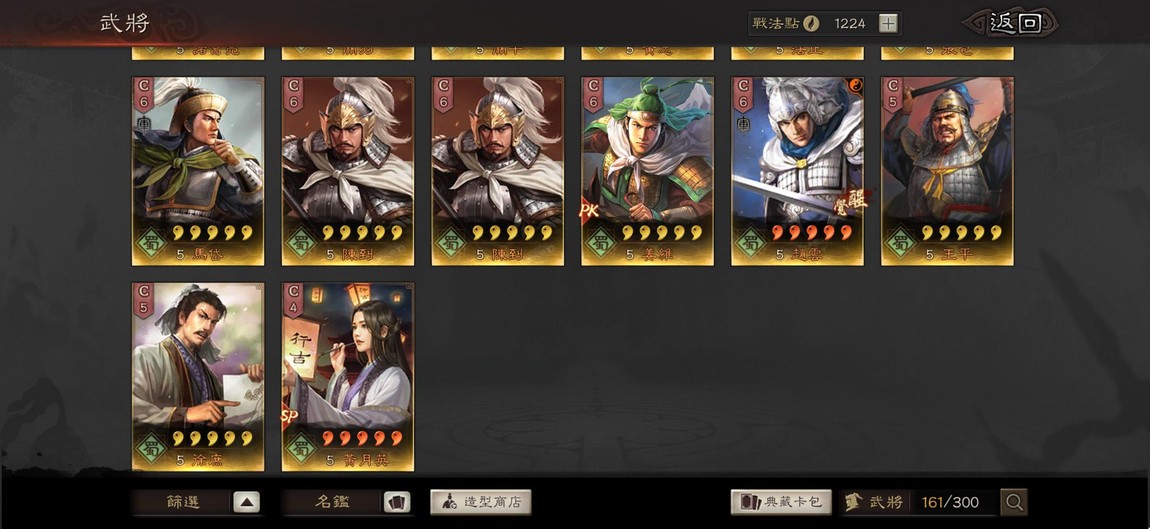Open the 篩選 filter dropdown
The image size is (1150, 529).
coord(197,502)
